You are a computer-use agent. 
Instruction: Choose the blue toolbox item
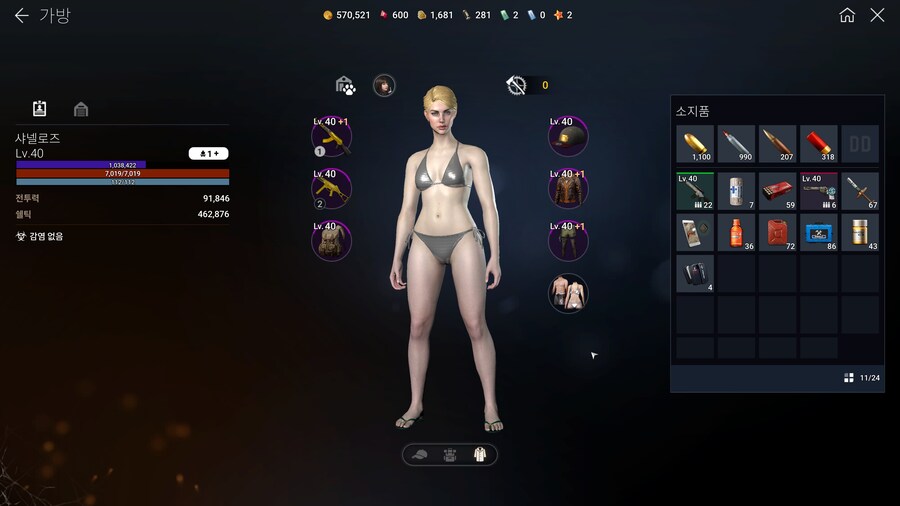click(819, 232)
